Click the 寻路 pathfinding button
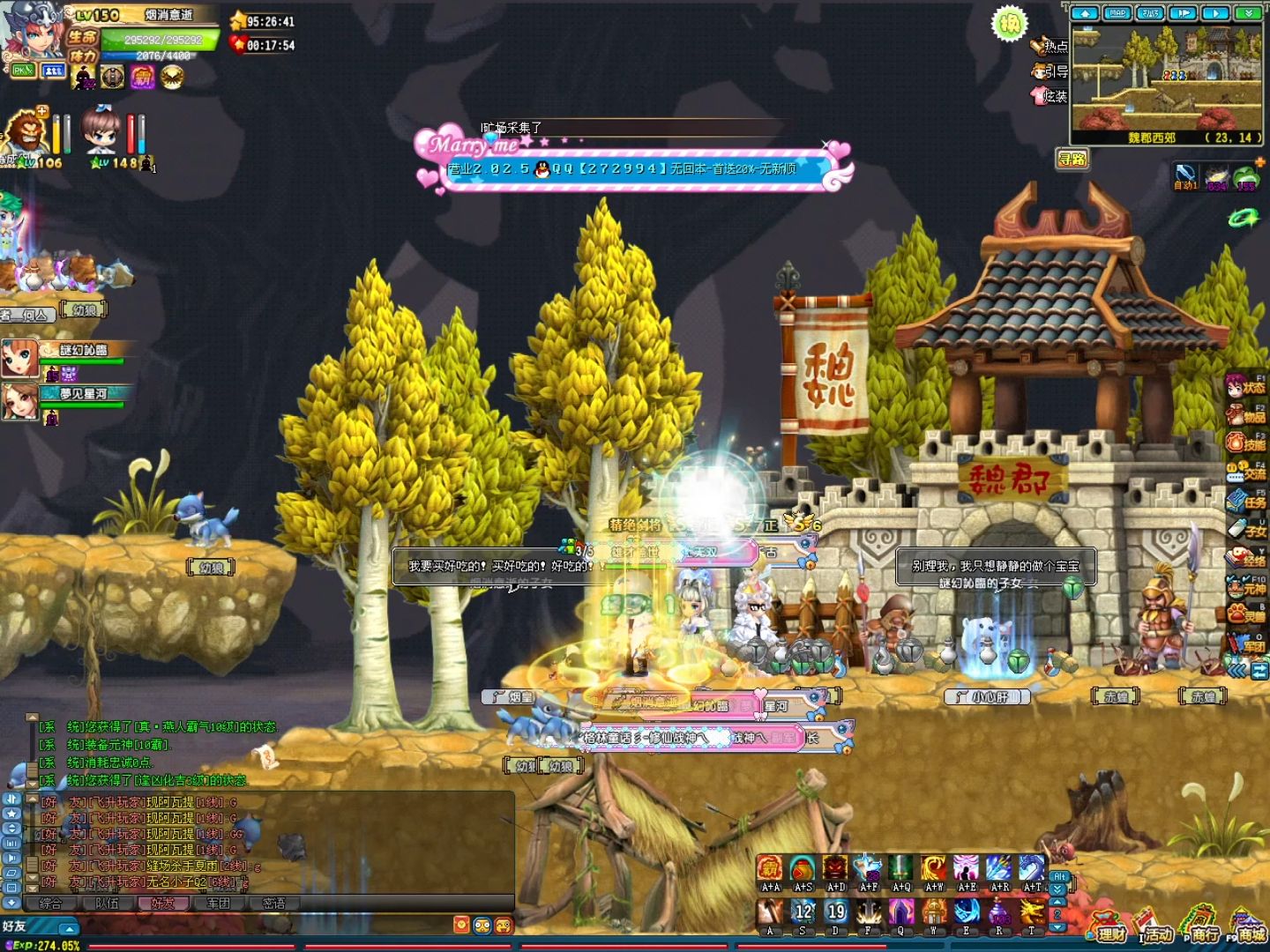The height and width of the screenshot is (952, 1270). pyautogui.click(x=1072, y=159)
